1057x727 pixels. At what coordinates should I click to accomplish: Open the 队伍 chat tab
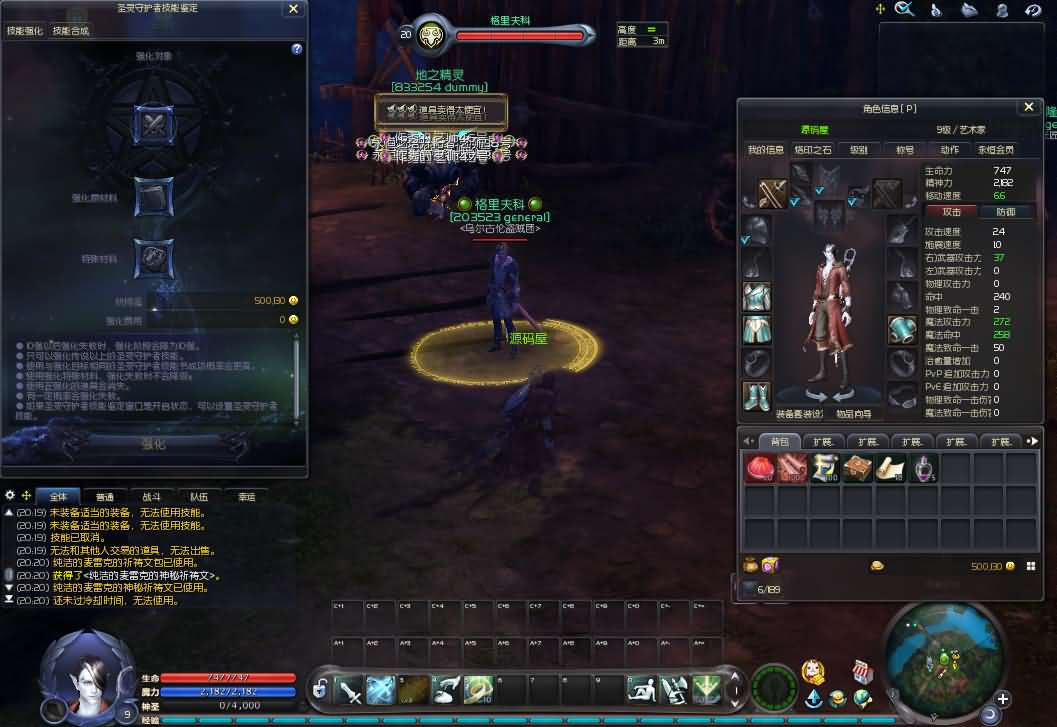coord(199,497)
